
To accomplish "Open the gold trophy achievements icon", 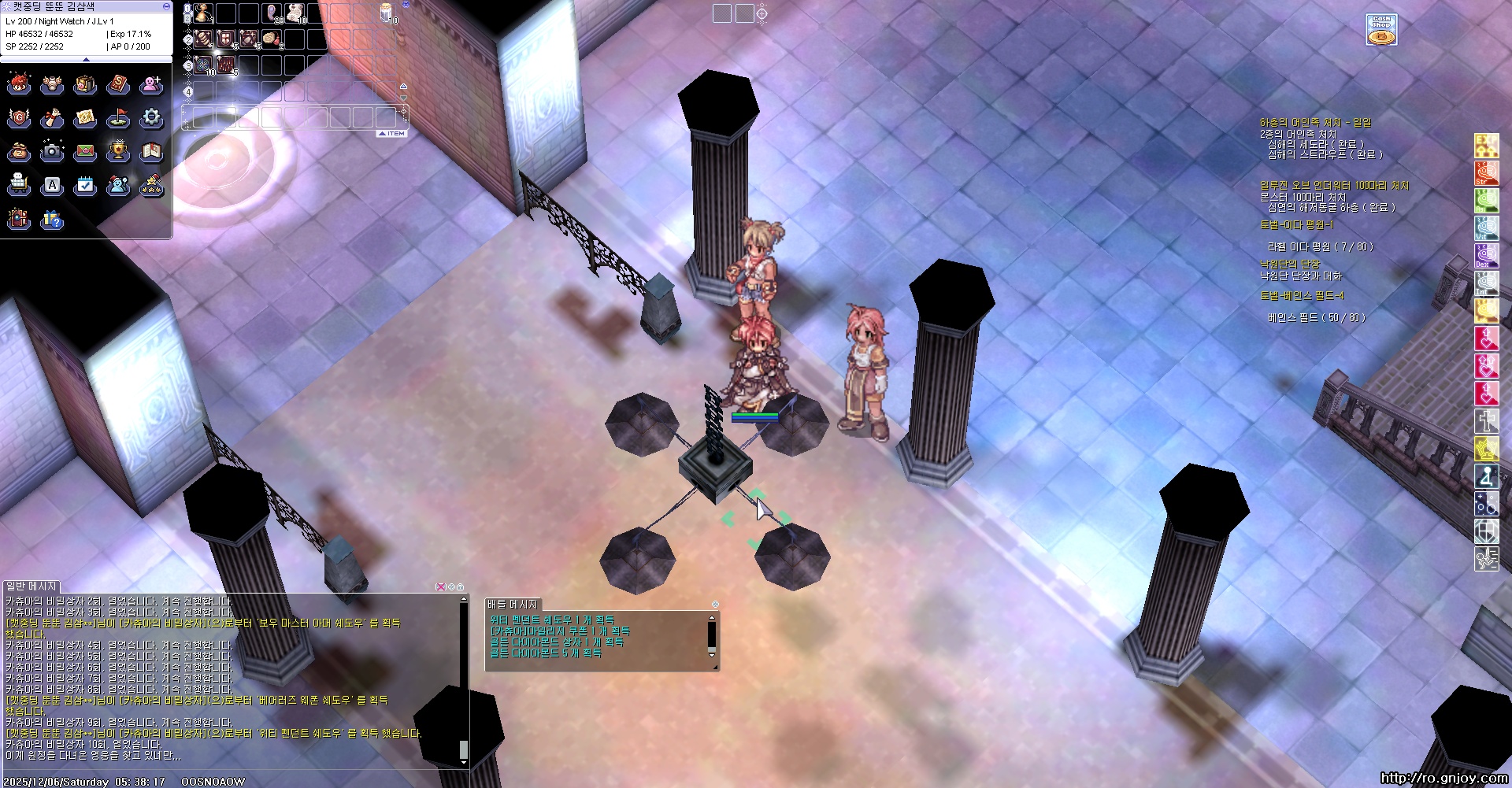I will pyautogui.click(x=118, y=151).
